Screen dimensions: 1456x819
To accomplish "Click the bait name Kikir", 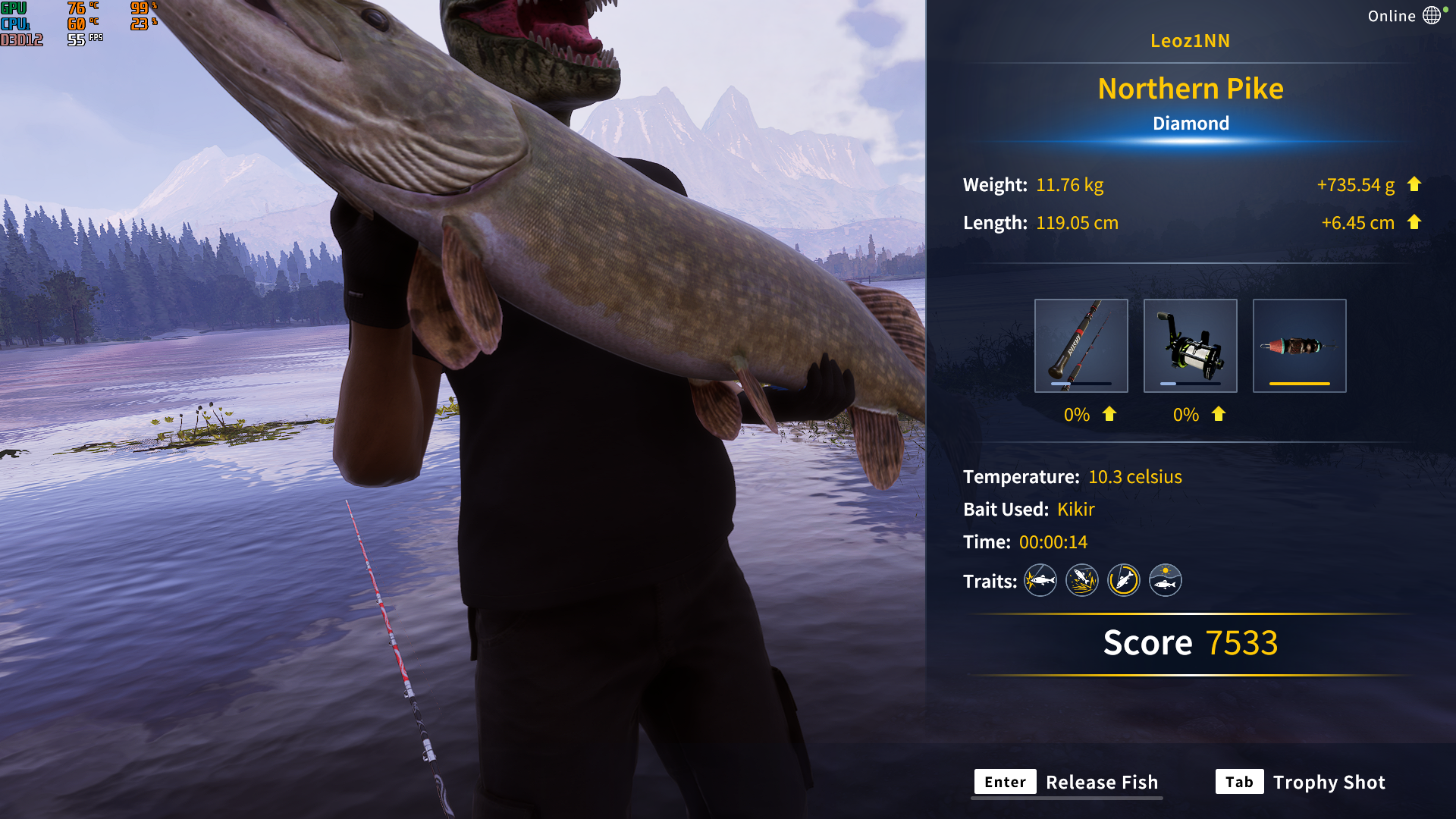I will [x=1076, y=510].
